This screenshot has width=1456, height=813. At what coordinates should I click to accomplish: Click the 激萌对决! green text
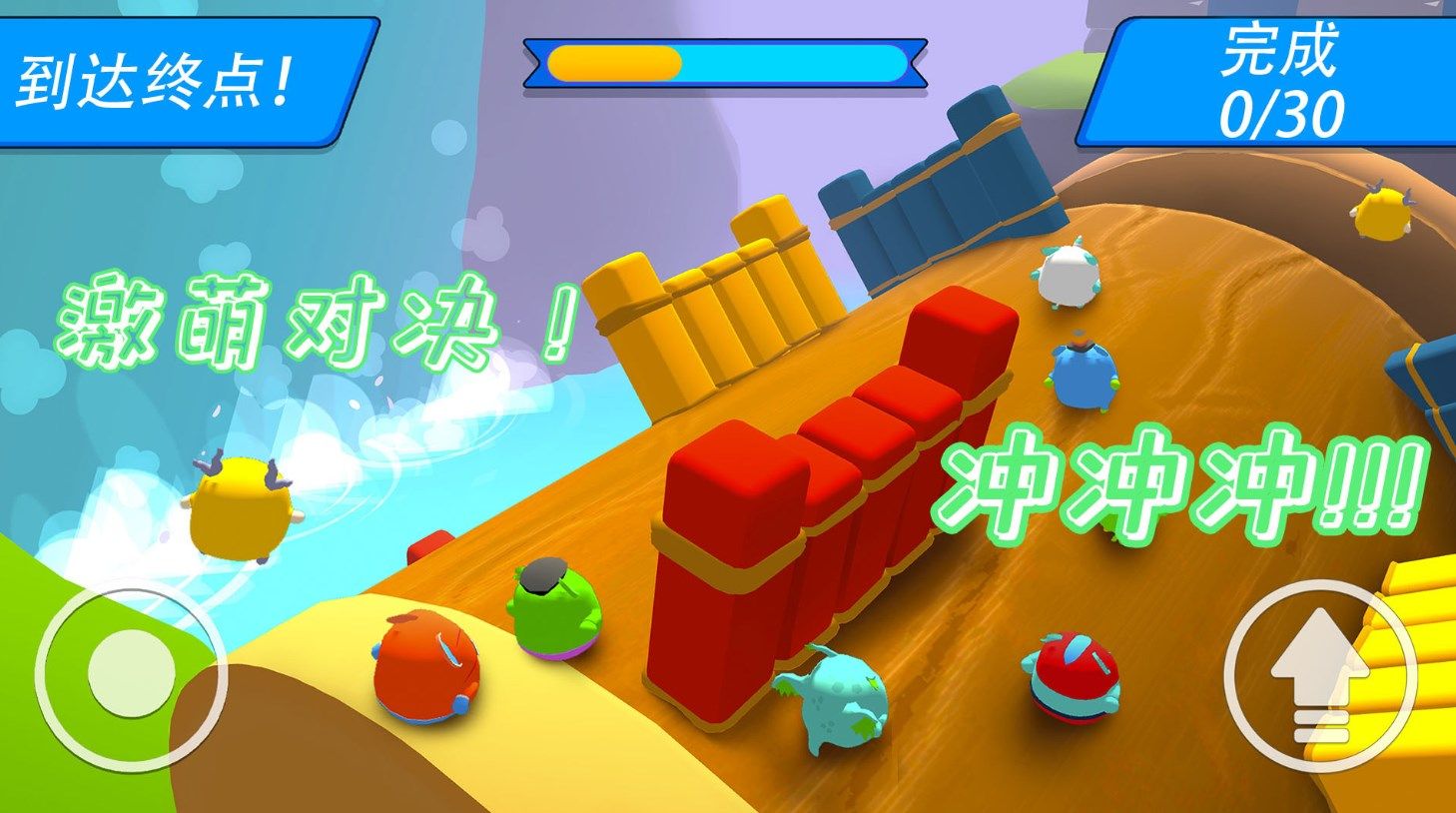(310, 320)
